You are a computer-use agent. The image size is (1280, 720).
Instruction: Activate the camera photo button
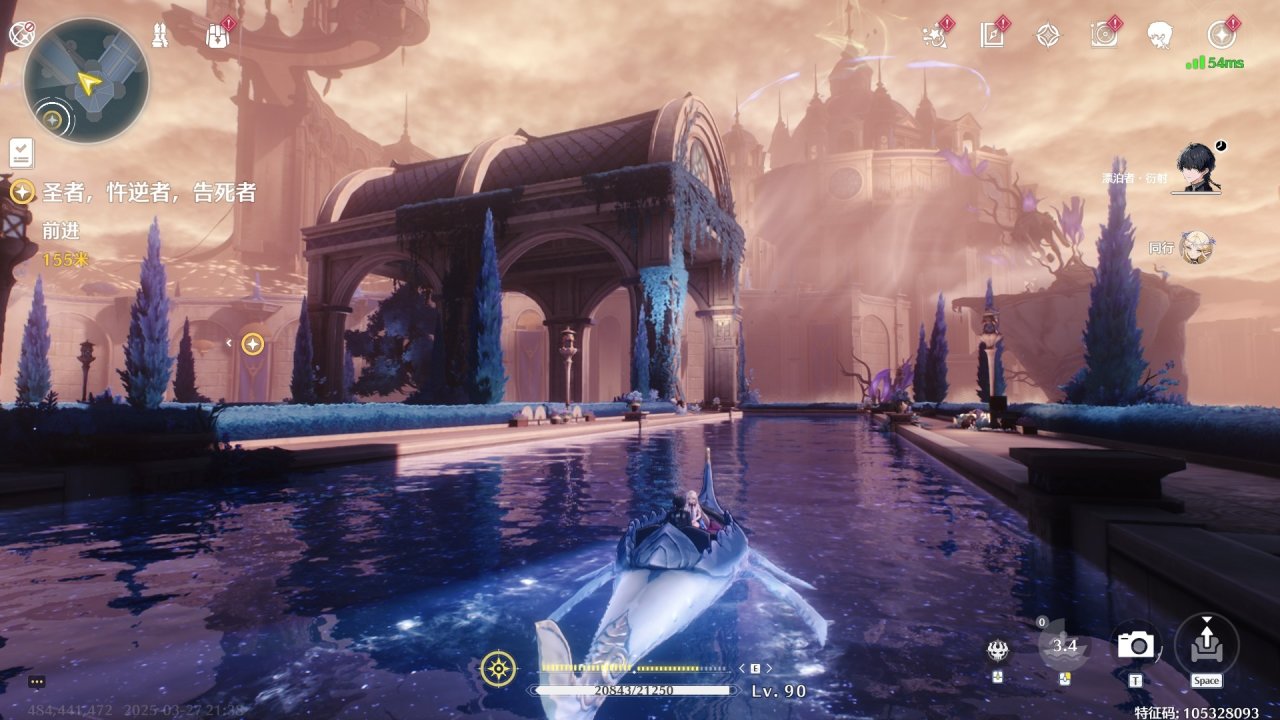pyautogui.click(x=1136, y=645)
